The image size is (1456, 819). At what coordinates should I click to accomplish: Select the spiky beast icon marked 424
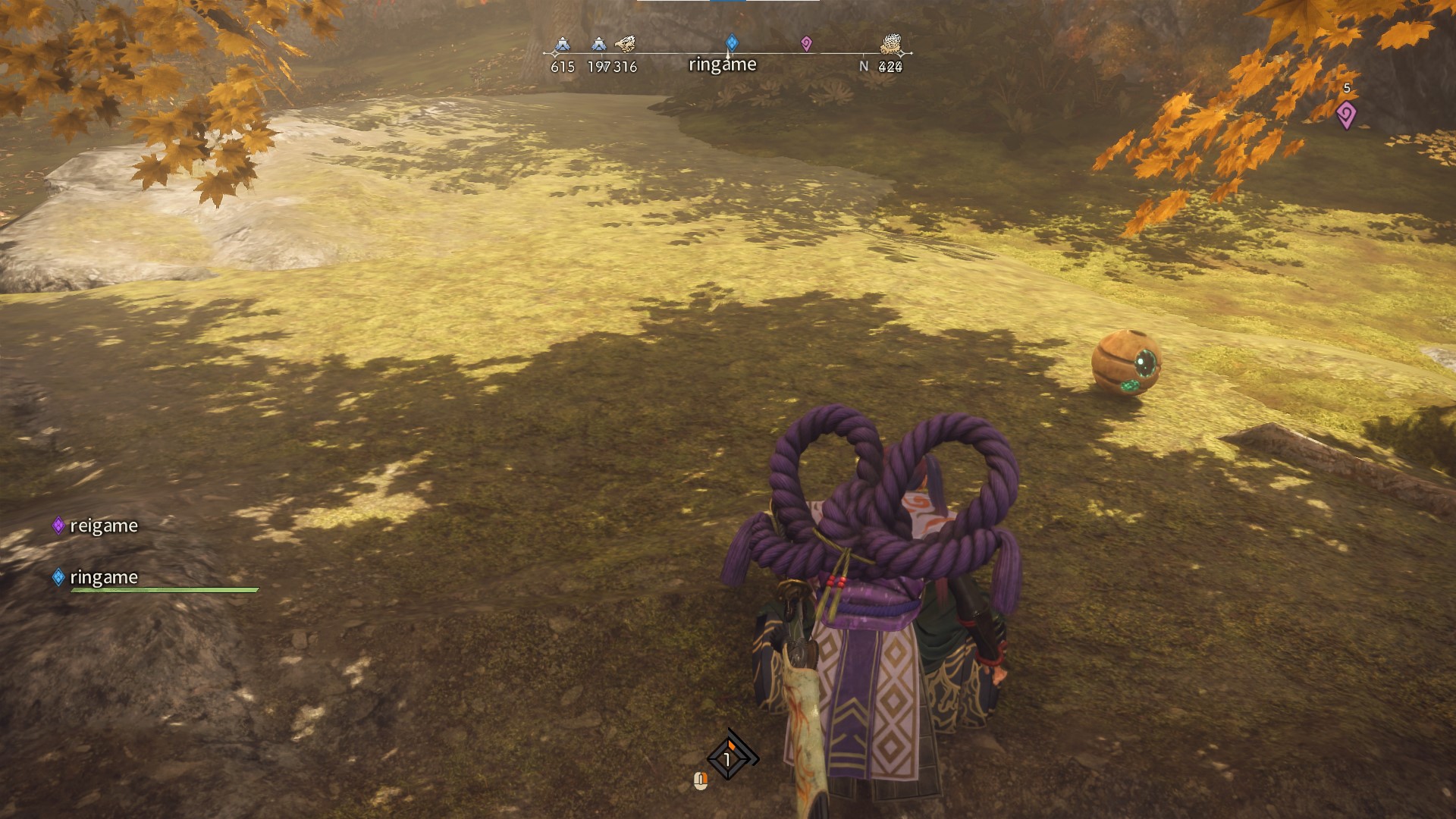[890, 45]
